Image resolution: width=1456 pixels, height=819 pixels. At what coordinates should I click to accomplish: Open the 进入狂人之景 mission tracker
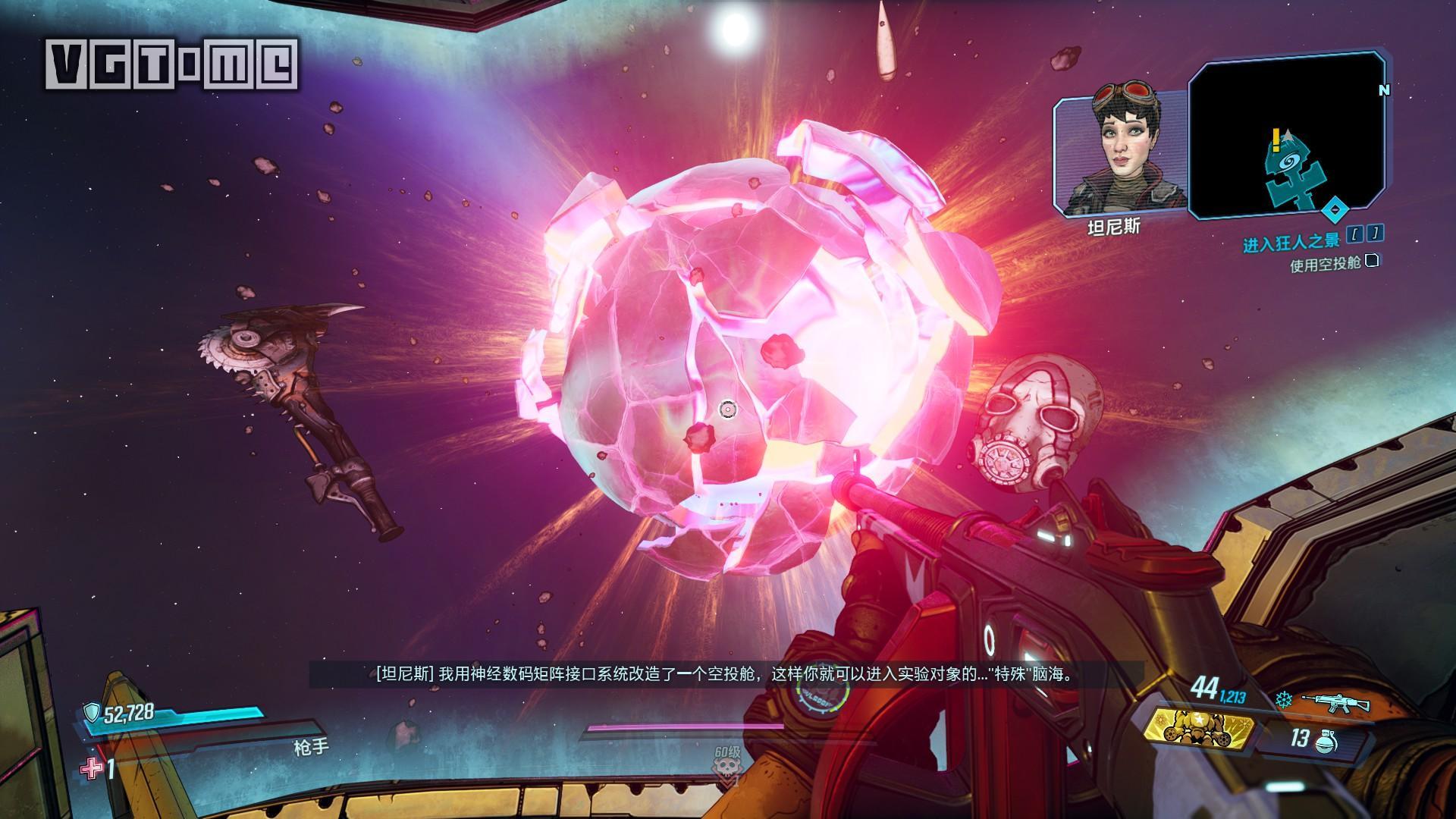1291,242
